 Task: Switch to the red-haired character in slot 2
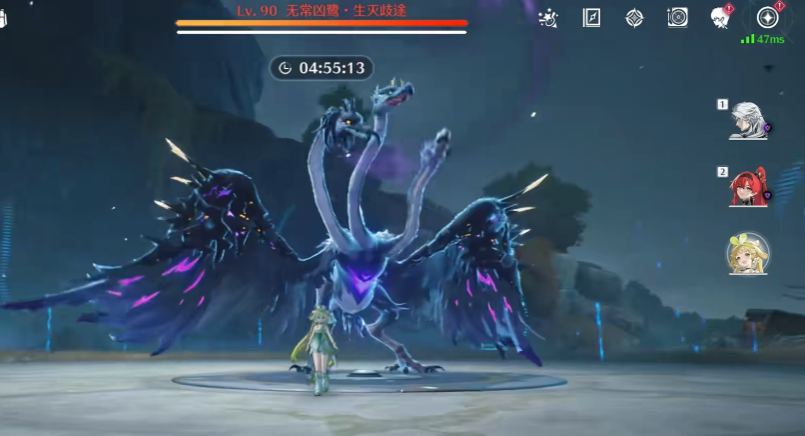pos(748,187)
